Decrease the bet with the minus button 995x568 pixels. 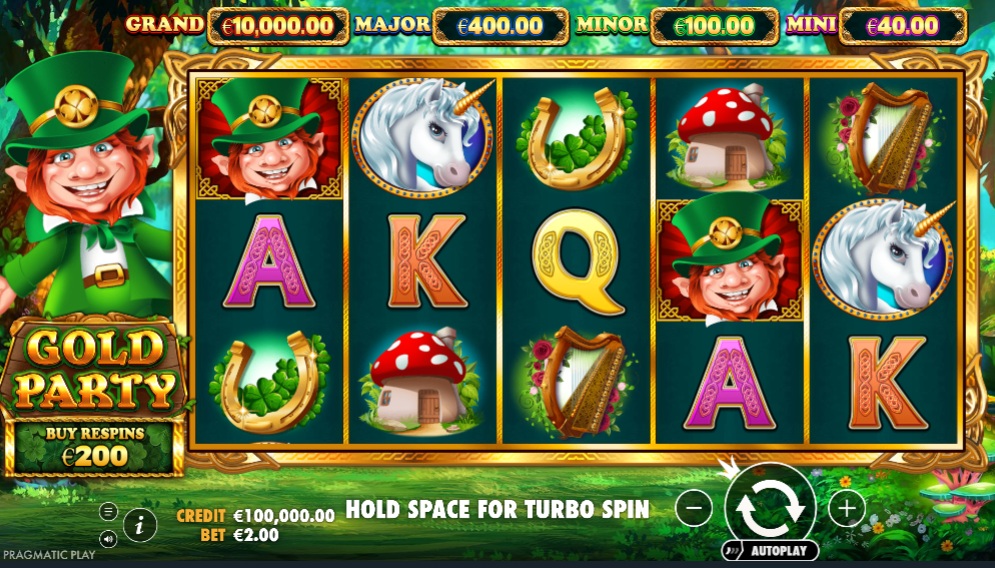(x=693, y=508)
